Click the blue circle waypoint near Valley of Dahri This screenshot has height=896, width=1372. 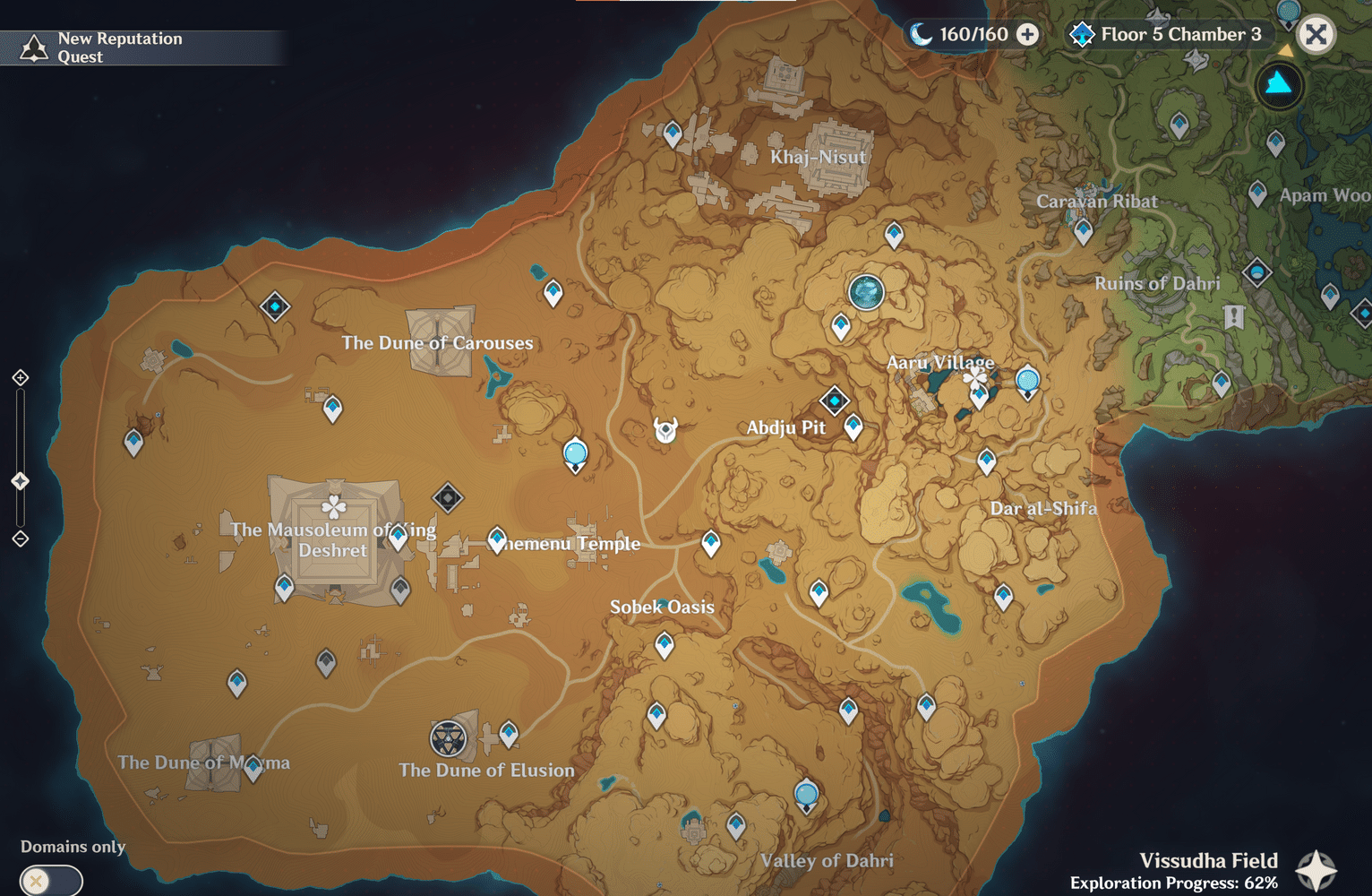pos(805,792)
